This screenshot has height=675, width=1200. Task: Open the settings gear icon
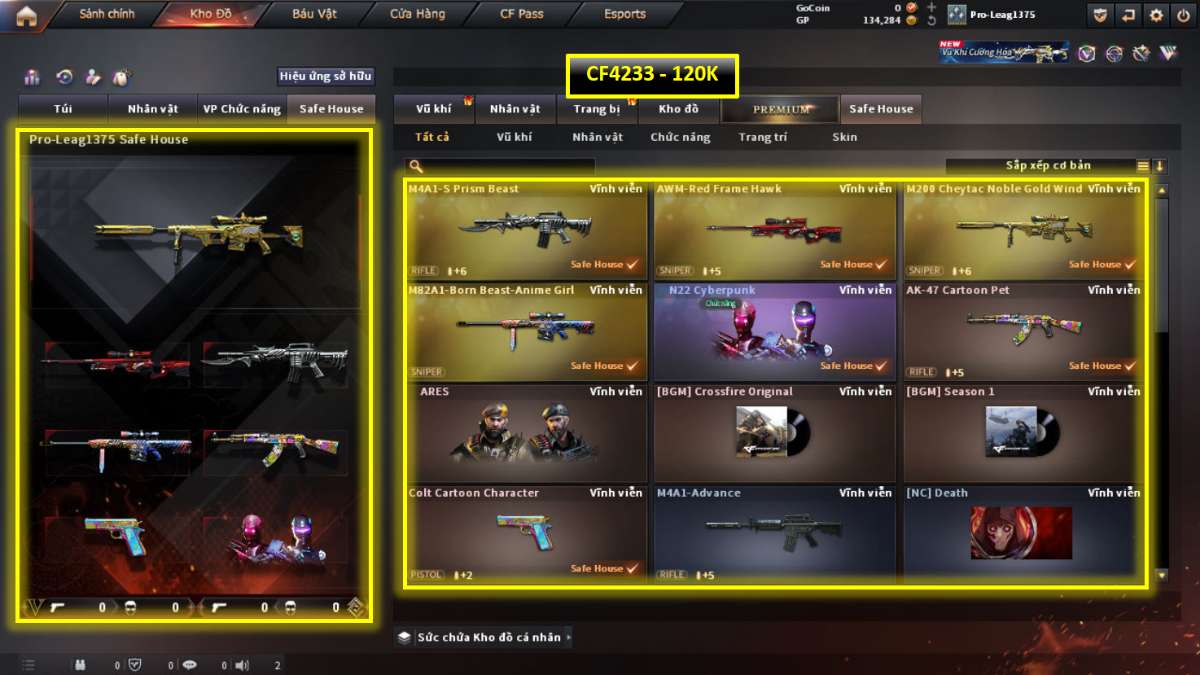(1156, 15)
